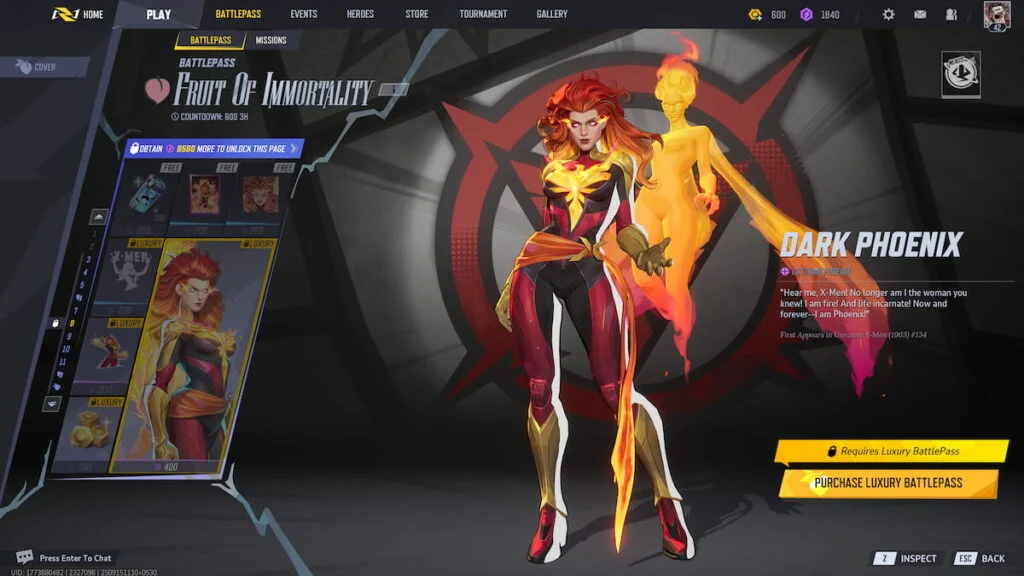This screenshot has width=1024, height=576.
Task: Open the friends list icon
Action: 950,15
